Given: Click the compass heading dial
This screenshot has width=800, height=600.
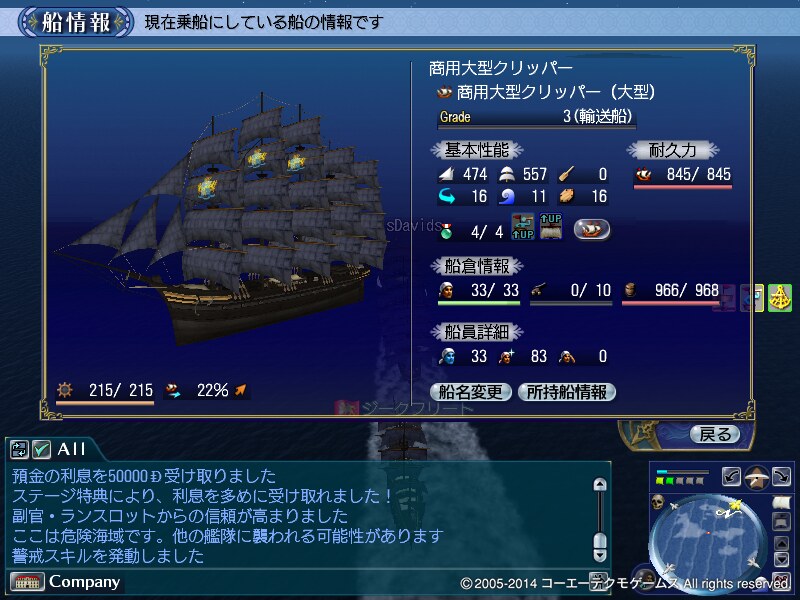Looking at the screenshot, I should pyautogui.click(x=756, y=476).
